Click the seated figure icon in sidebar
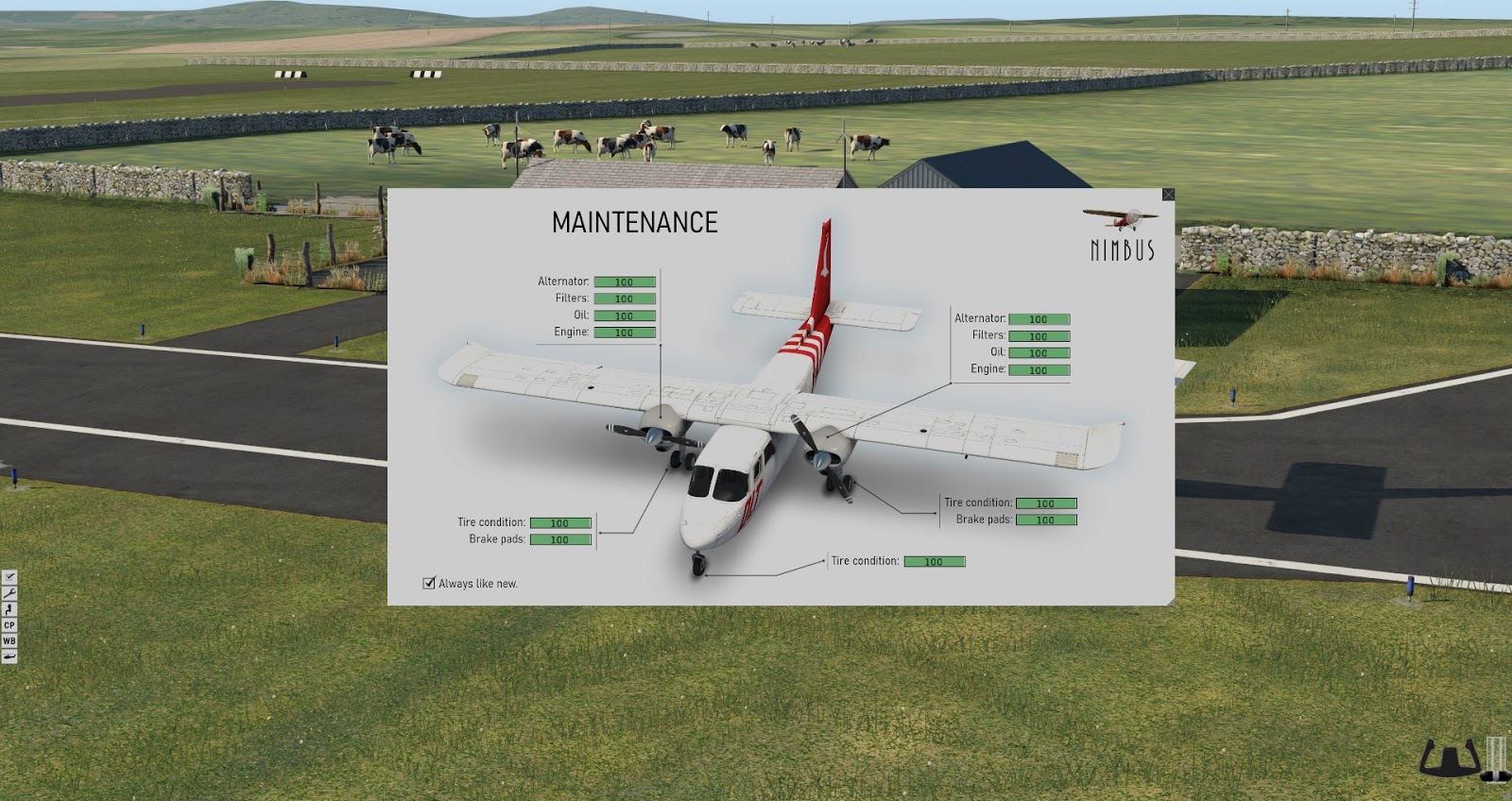 tap(9, 608)
